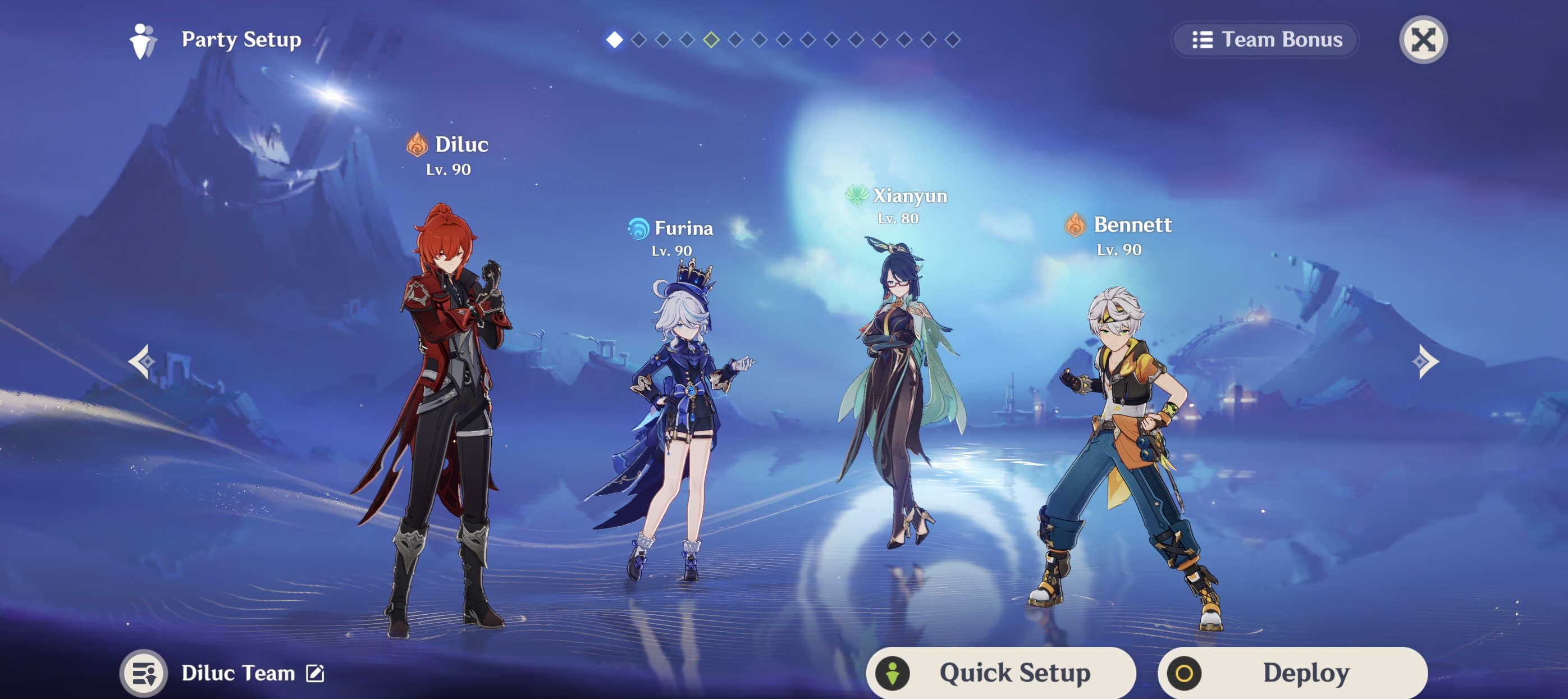Image resolution: width=1568 pixels, height=699 pixels.
Task: Select the currently highlighted first team diamond
Action: click(x=614, y=42)
